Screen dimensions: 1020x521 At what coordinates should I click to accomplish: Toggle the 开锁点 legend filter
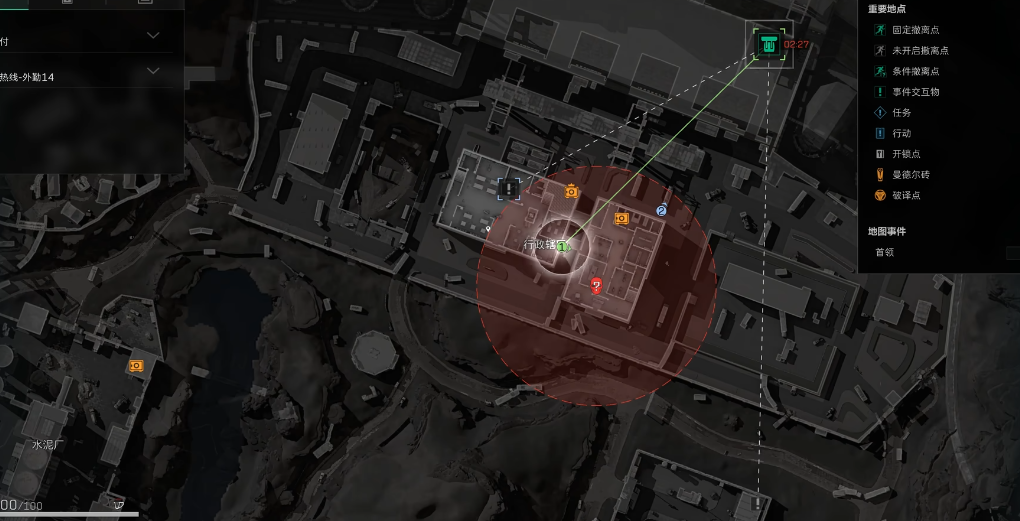click(904, 154)
